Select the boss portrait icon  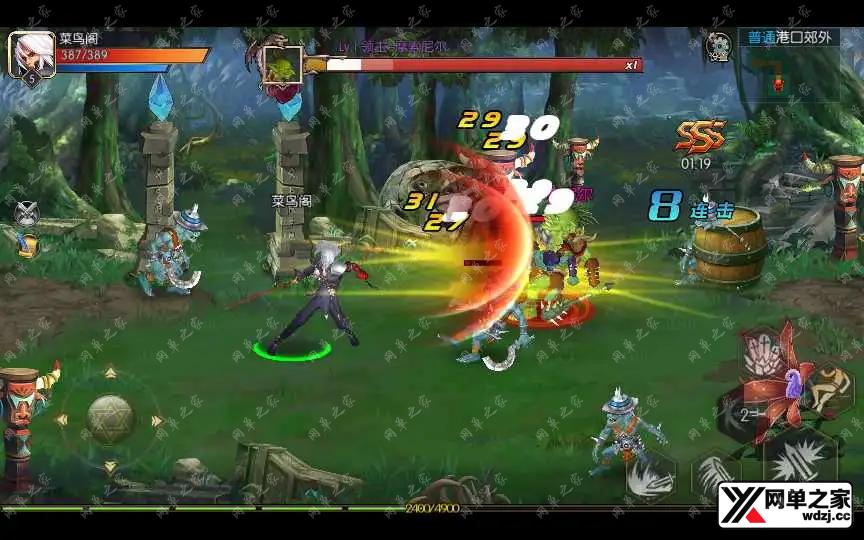click(x=281, y=64)
